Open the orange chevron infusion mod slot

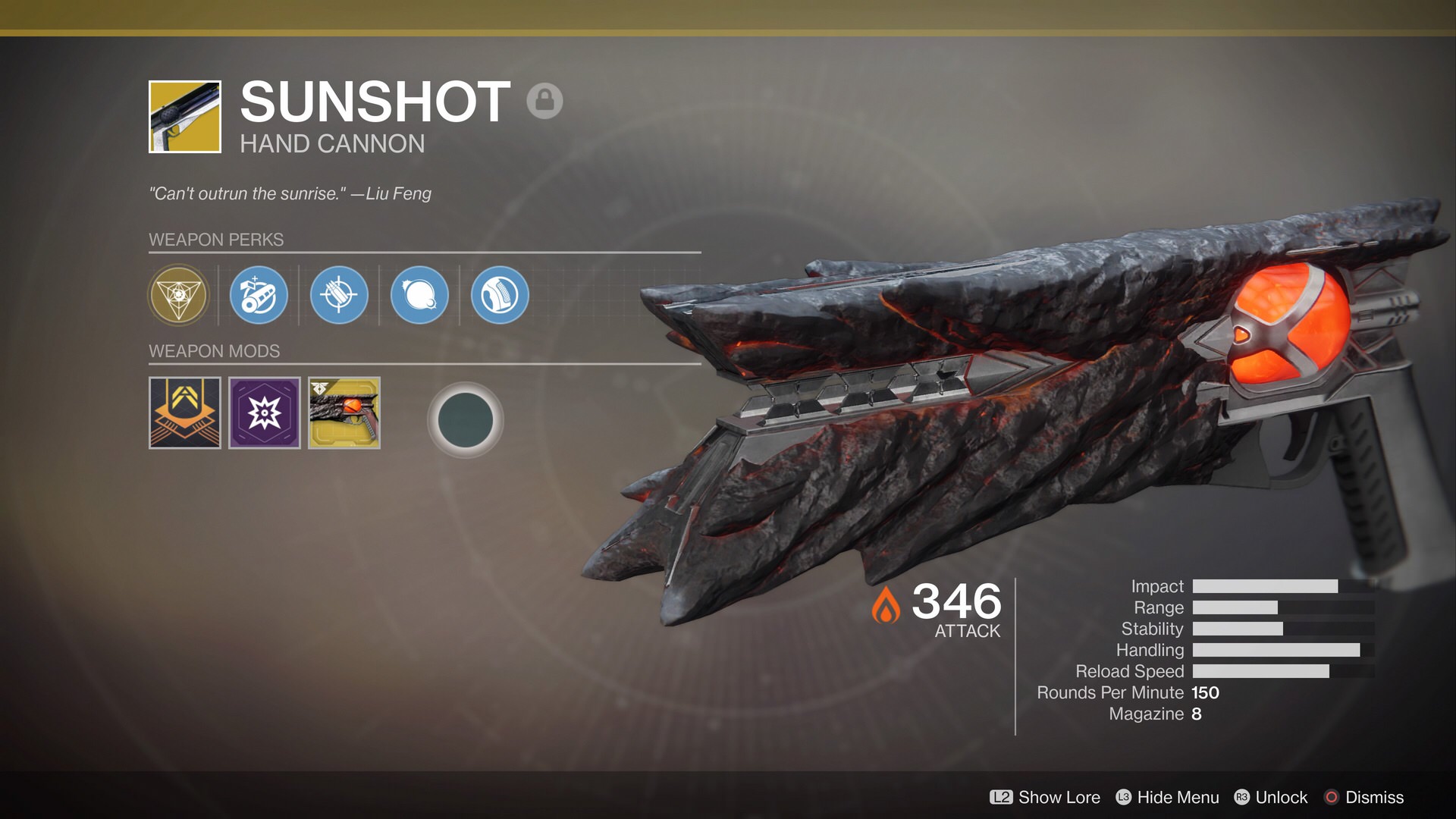click(185, 413)
